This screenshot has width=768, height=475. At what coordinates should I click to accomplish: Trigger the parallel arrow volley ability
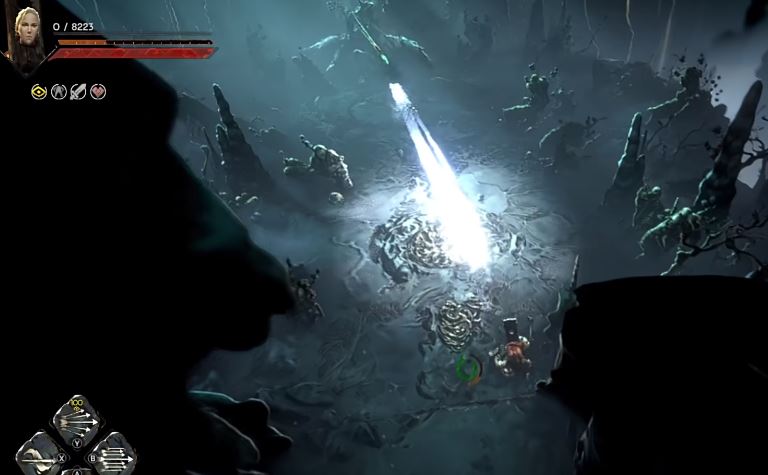coord(114,455)
